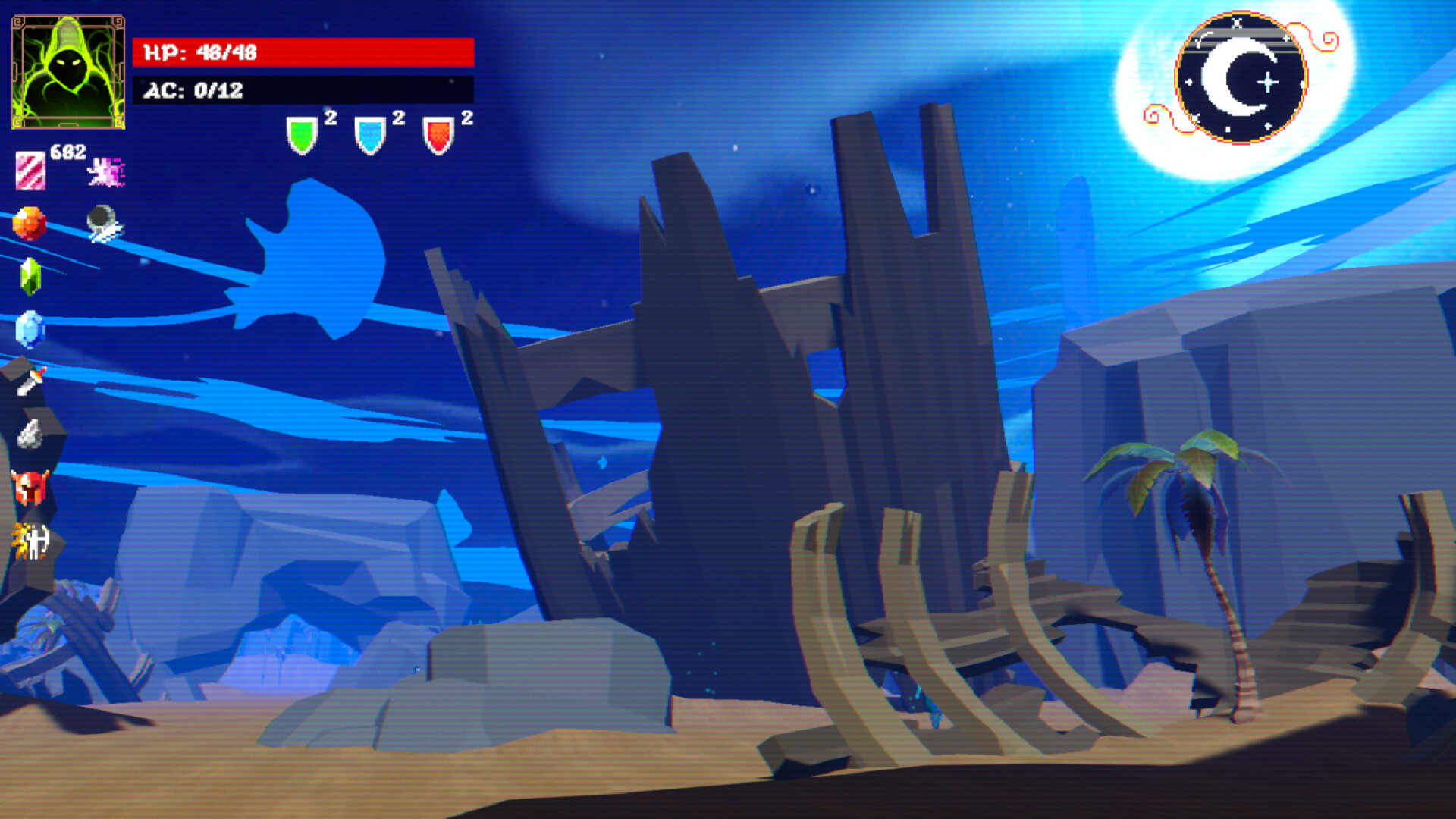Click the orange orb item icon
The width and height of the screenshot is (1456, 819).
[x=30, y=222]
